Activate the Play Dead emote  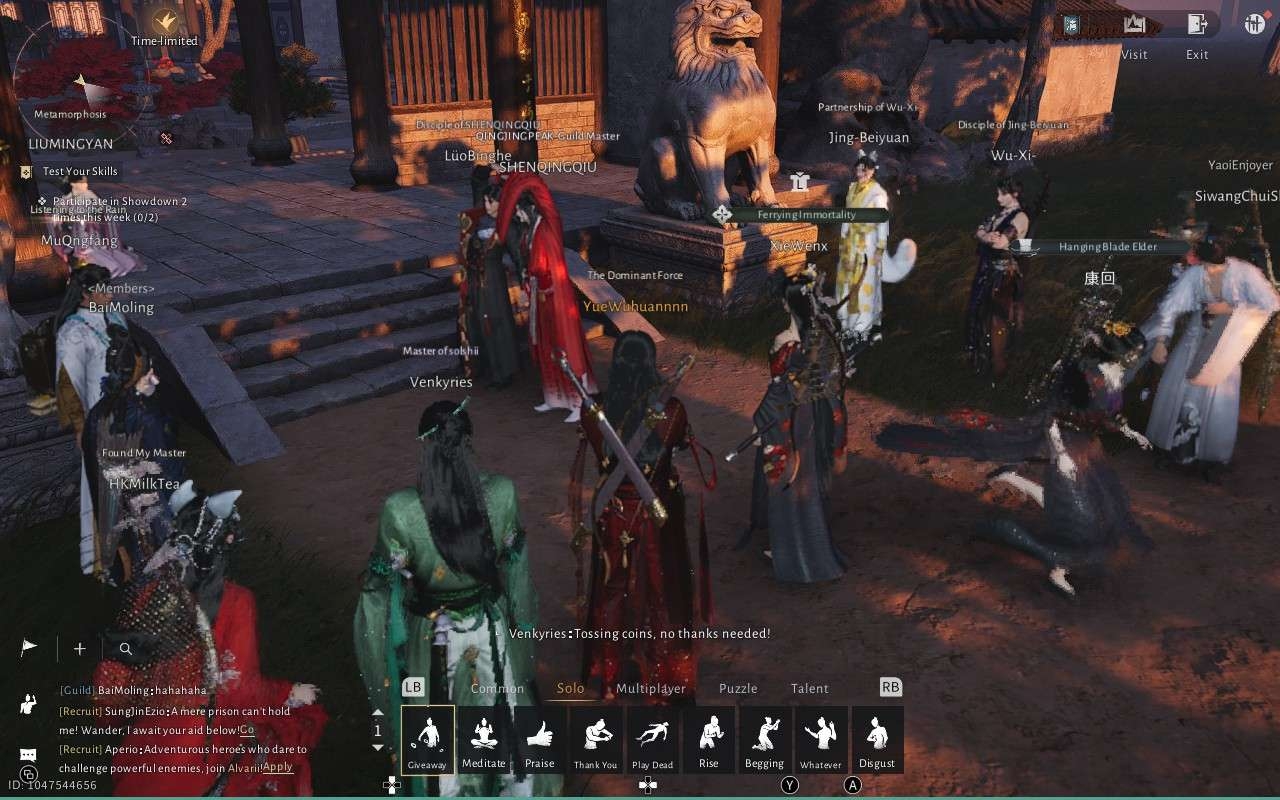[x=652, y=740]
